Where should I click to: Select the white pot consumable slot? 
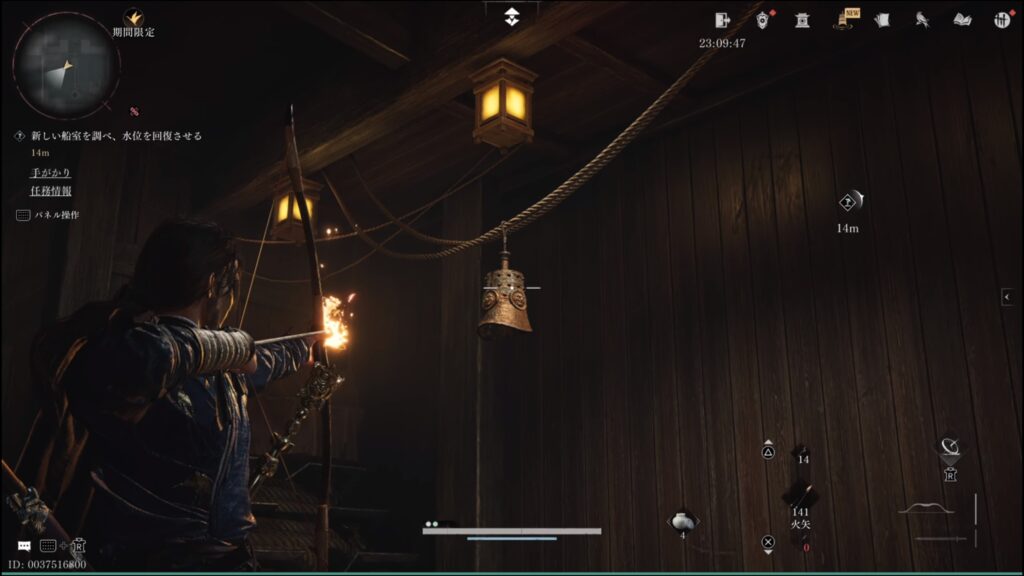pos(682,520)
